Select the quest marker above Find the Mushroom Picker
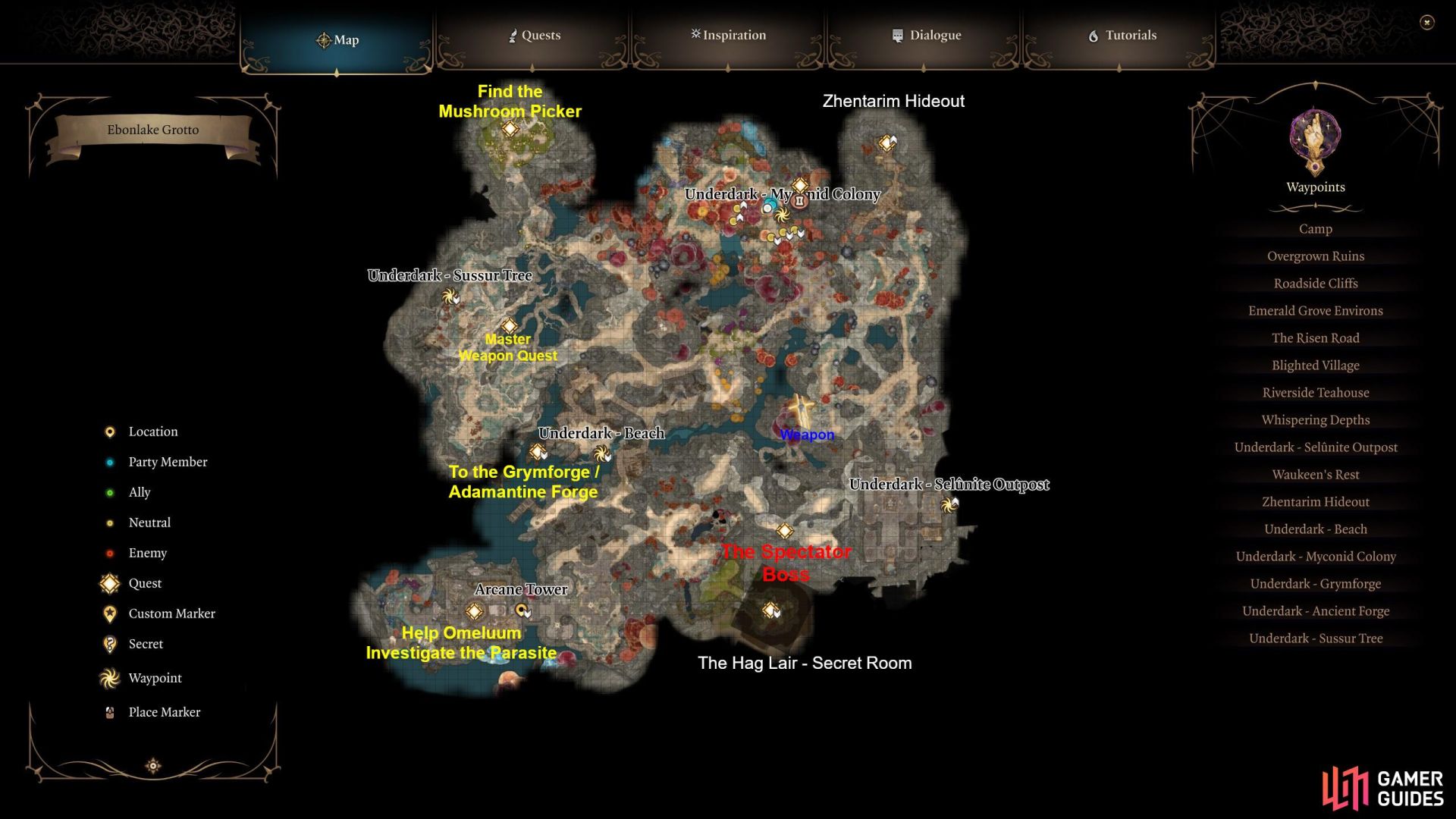This screenshot has width=1456, height=819. tap(509, 130)
